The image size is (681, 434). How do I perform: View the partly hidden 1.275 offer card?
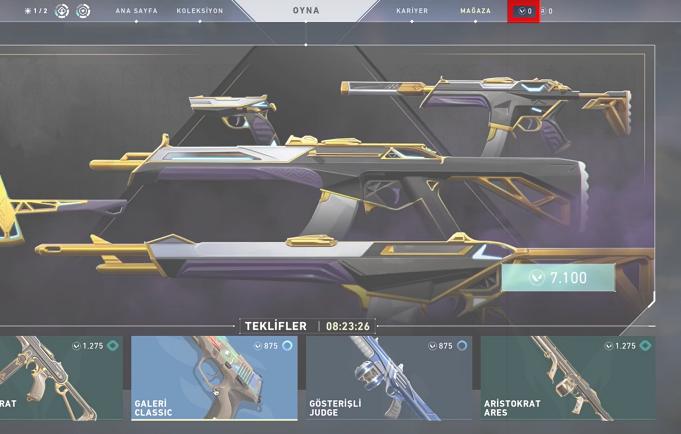pos(60,378)
